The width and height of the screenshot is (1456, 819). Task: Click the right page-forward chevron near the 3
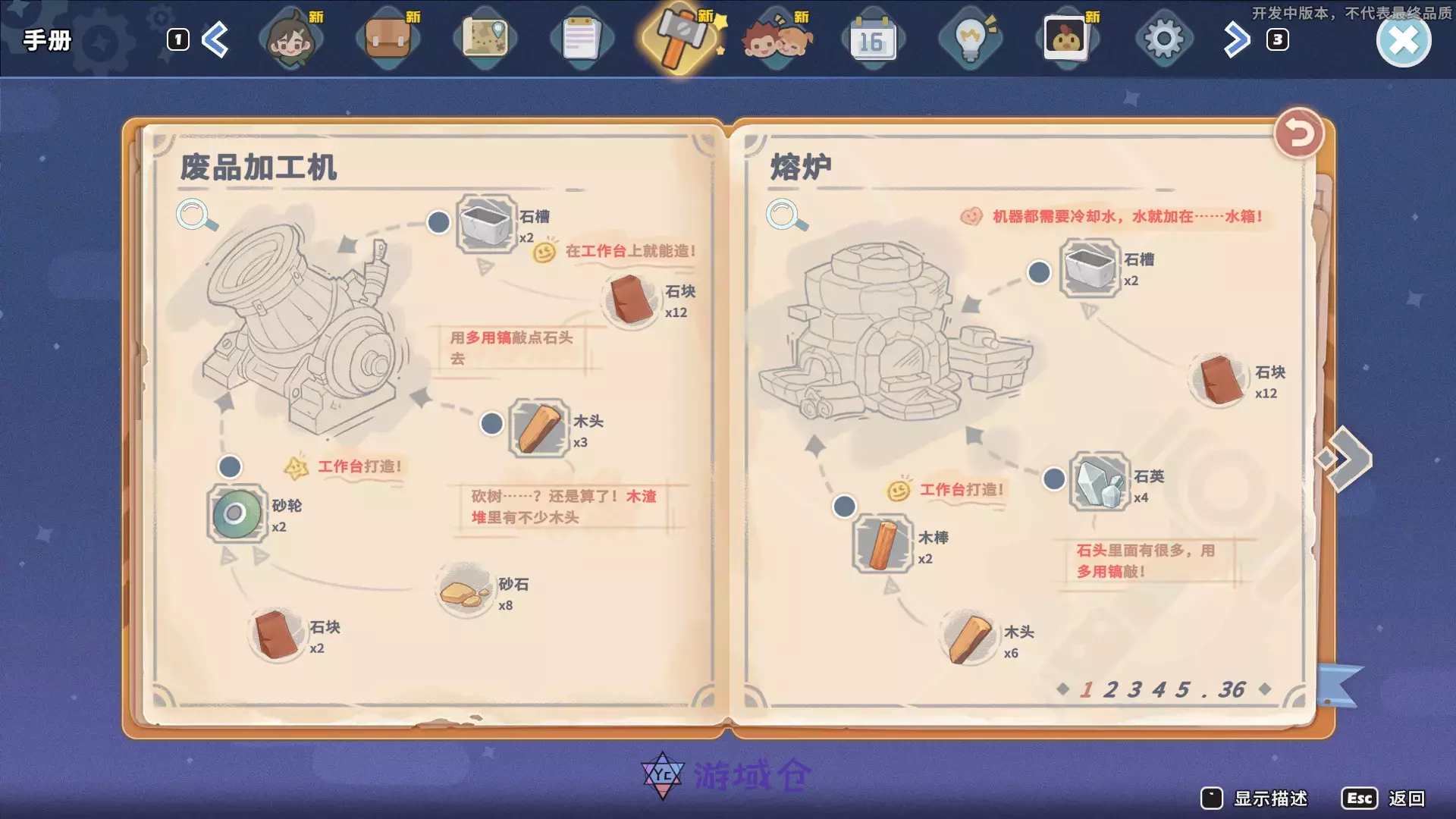[1236, 38]
